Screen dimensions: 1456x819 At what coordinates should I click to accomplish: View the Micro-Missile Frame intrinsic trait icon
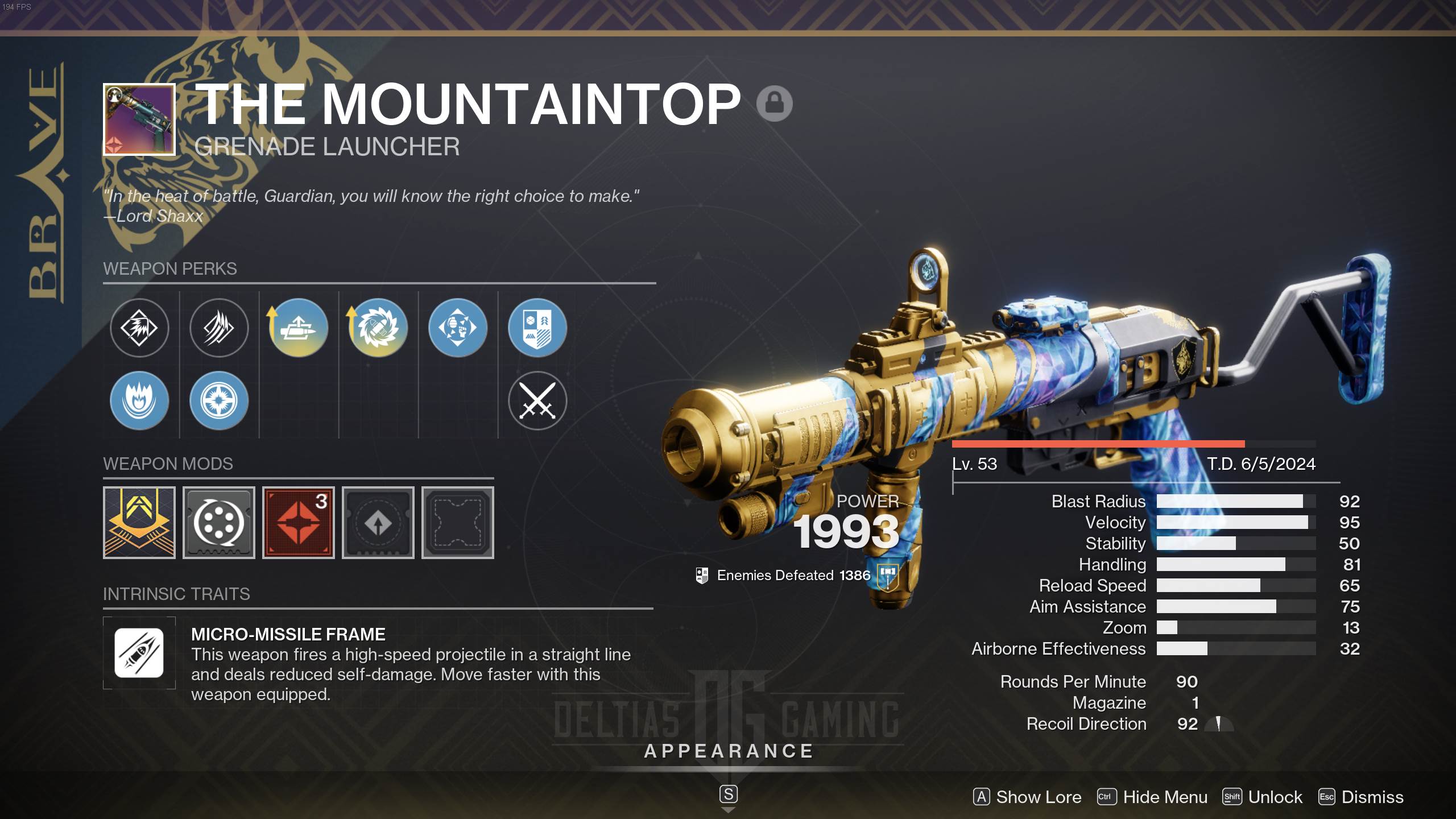[139, 653]
